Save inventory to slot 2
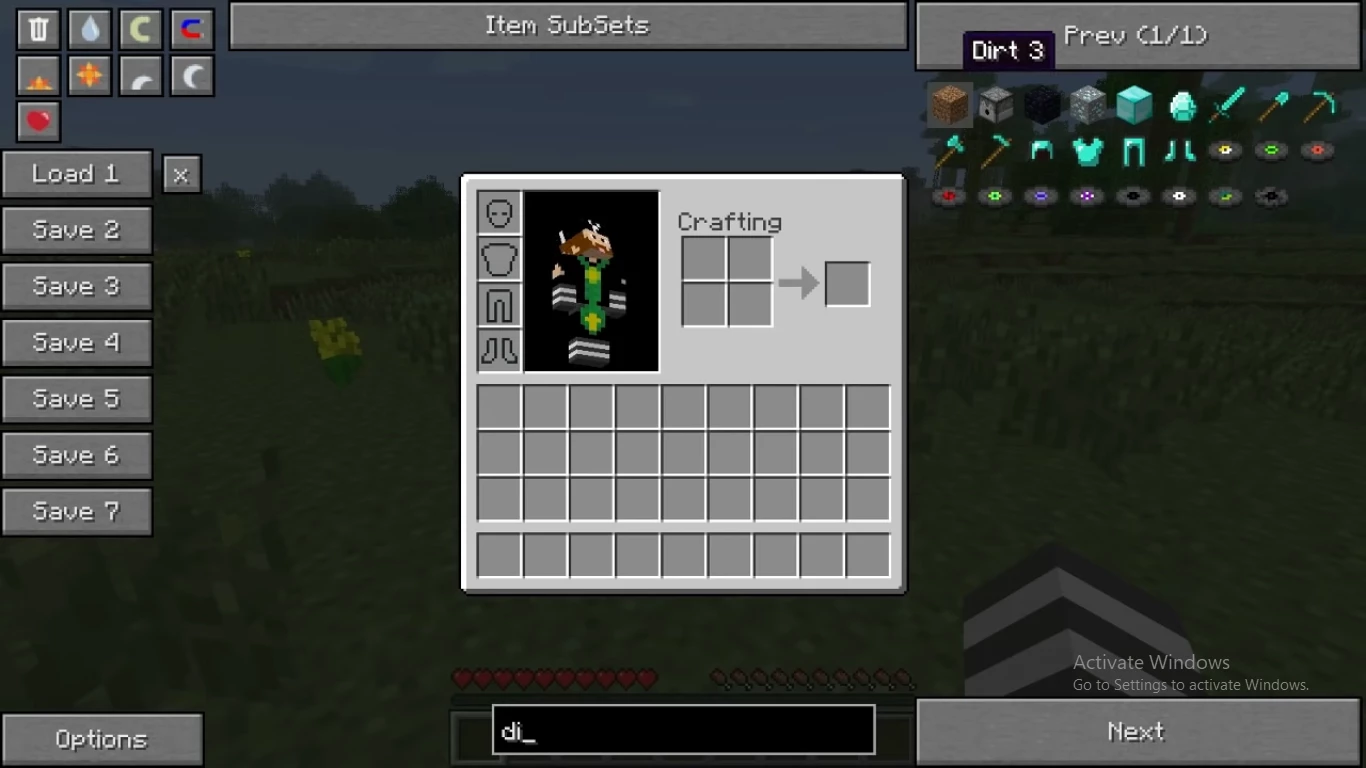Screen dimensions: 1366x768 pyautogui.click(x=77, y=230)
